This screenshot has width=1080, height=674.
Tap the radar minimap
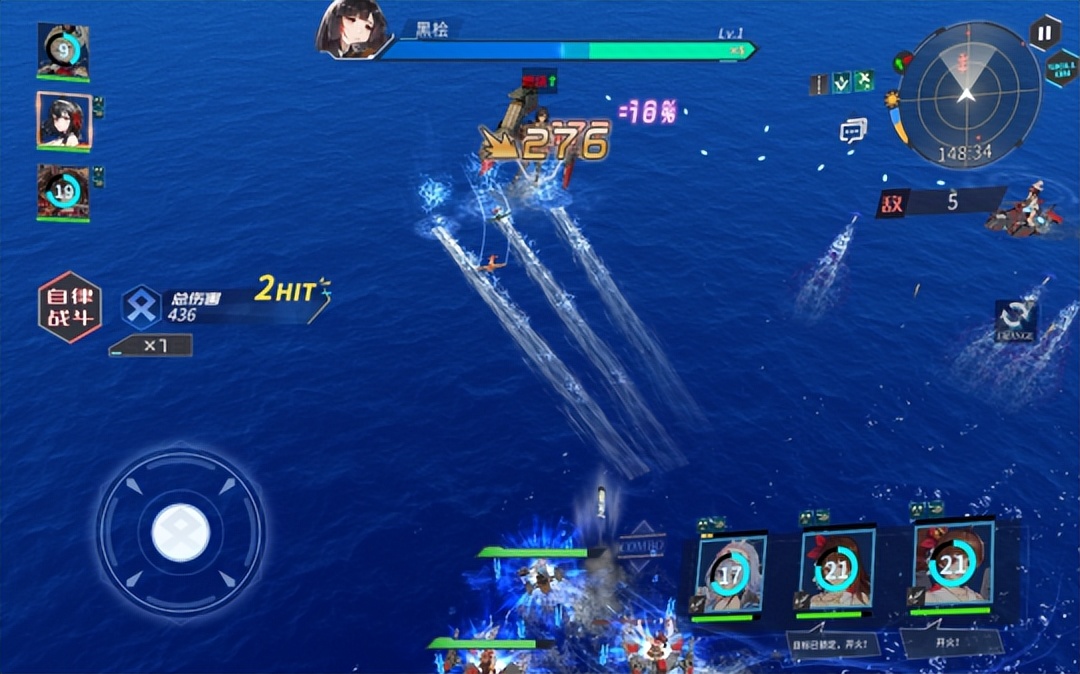(965, 93)
